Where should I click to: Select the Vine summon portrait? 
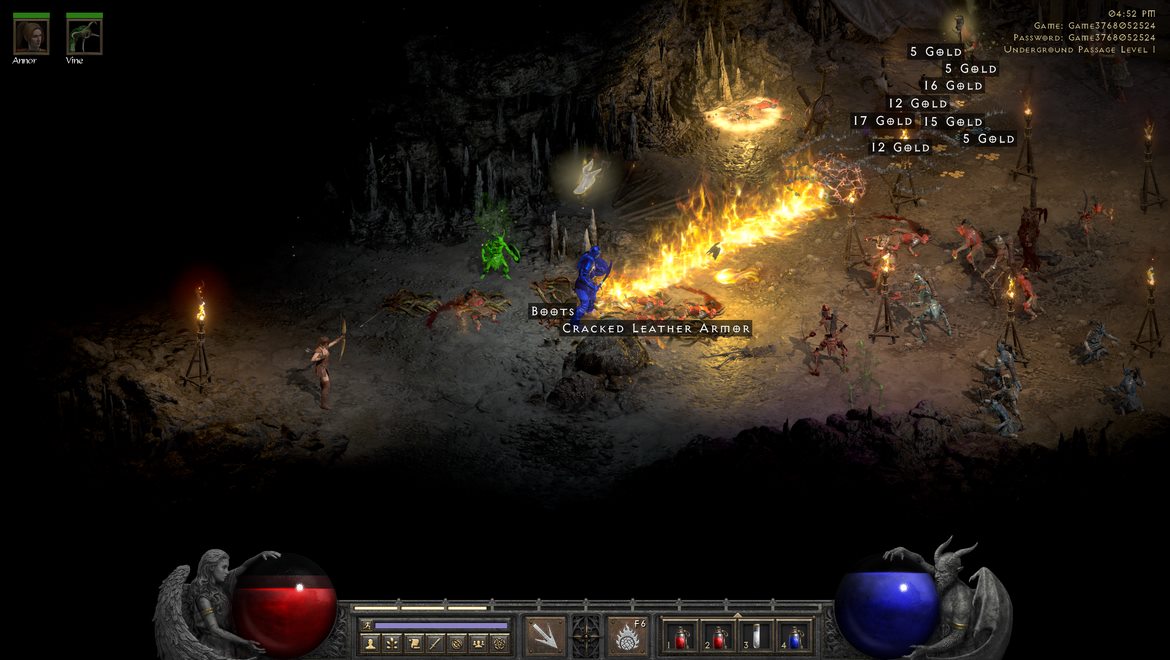(84, 37)
